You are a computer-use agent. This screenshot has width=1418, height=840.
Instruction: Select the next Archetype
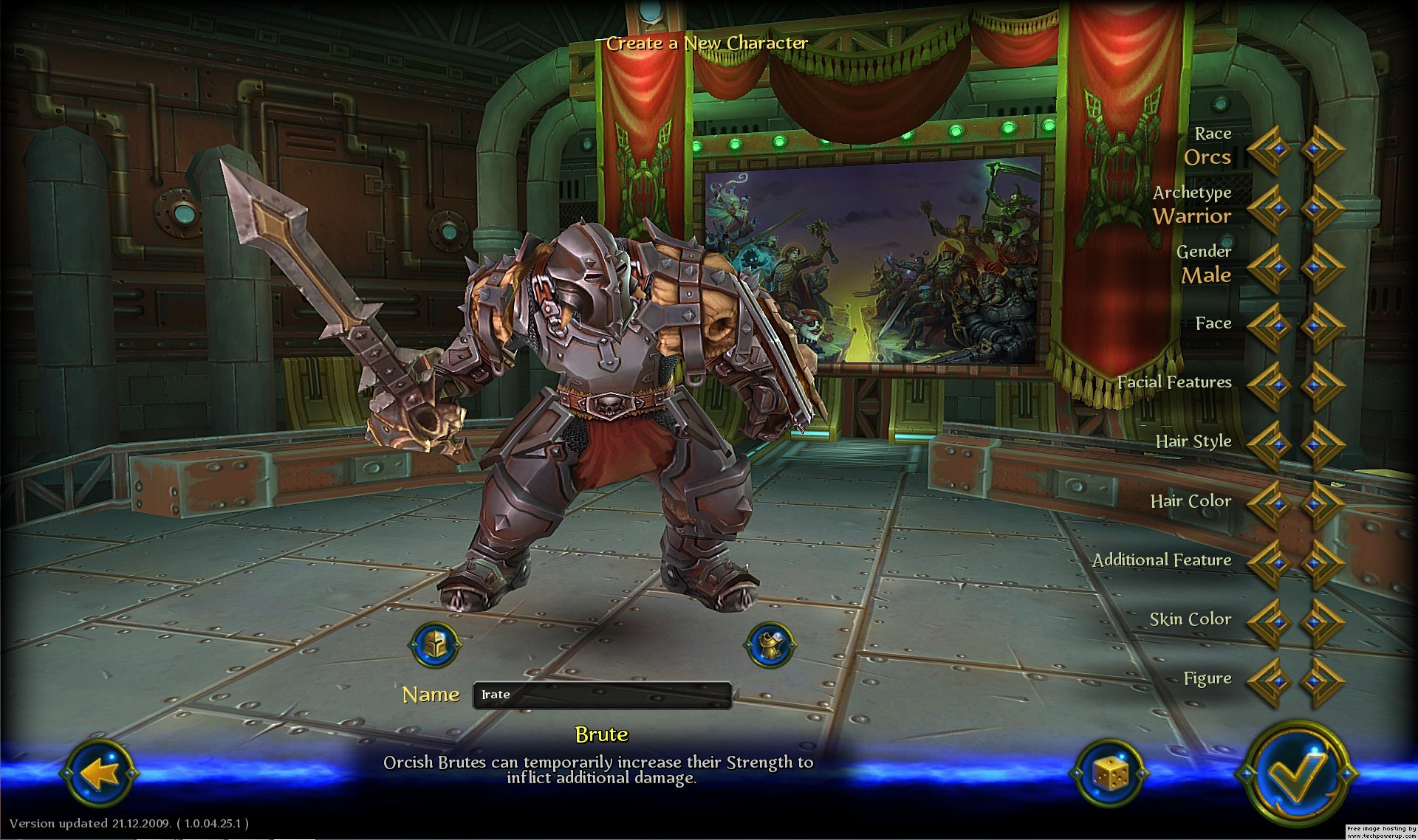[x=1322, y=209]
